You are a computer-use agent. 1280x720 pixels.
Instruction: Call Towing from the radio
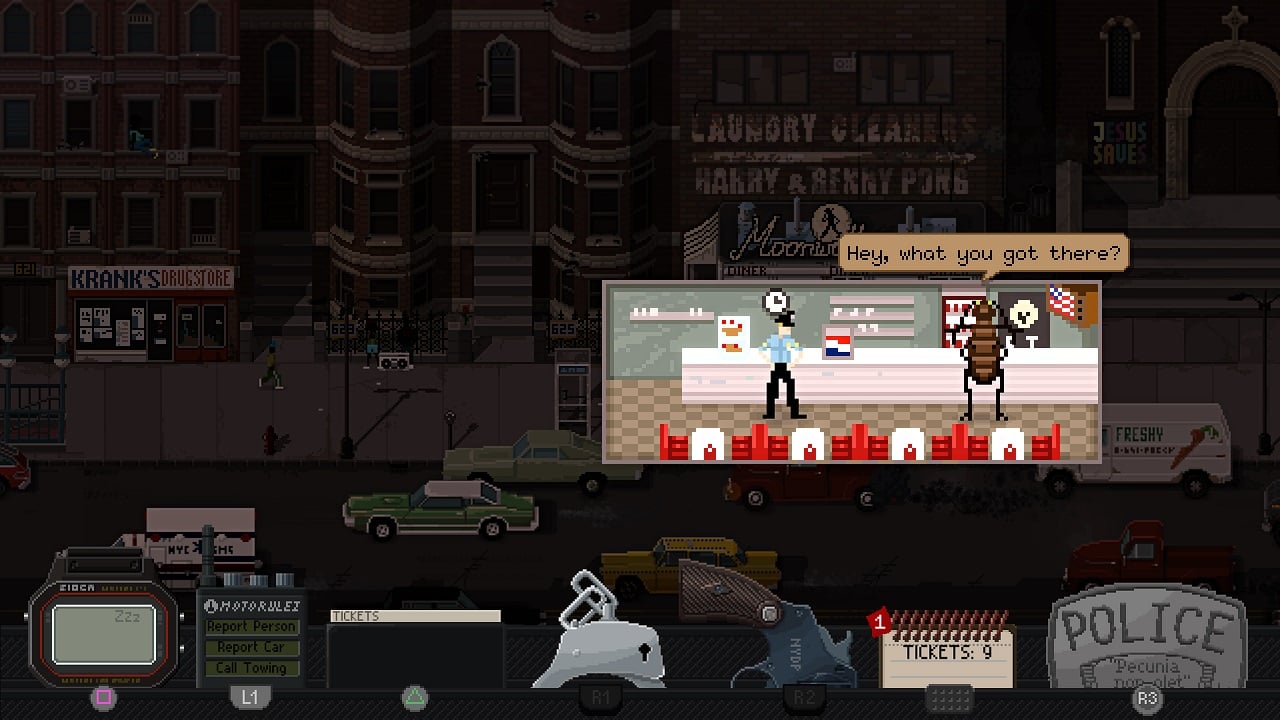point(251,668)
